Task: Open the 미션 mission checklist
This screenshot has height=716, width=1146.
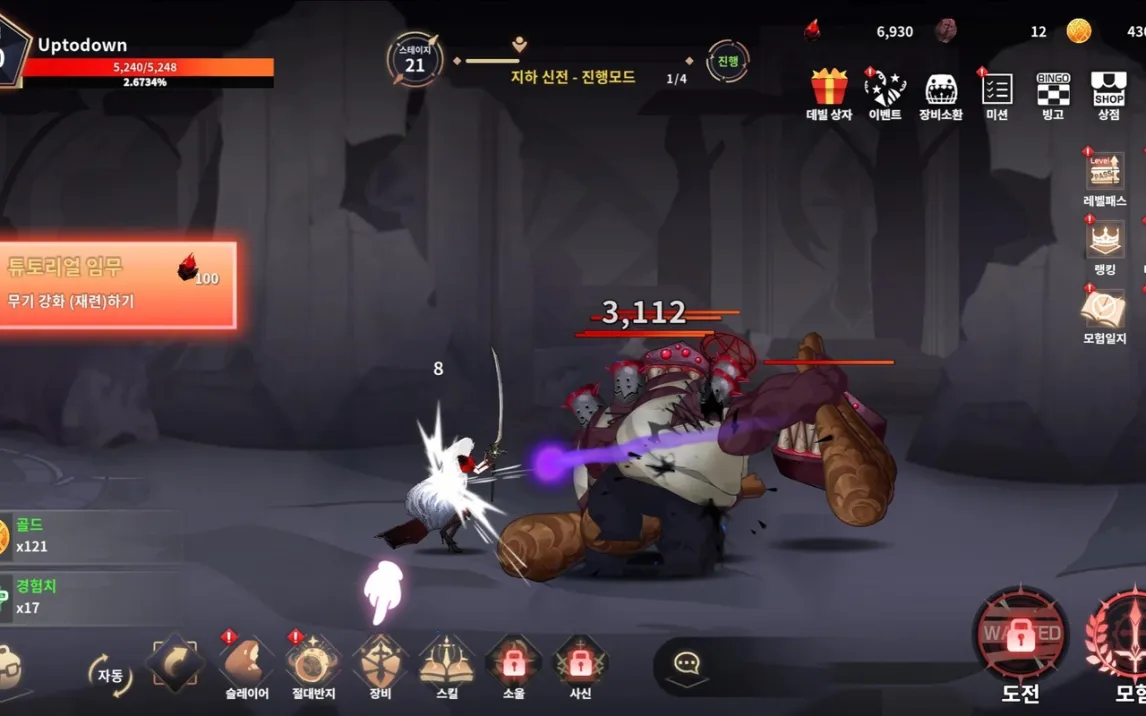Action: point(996,90)
